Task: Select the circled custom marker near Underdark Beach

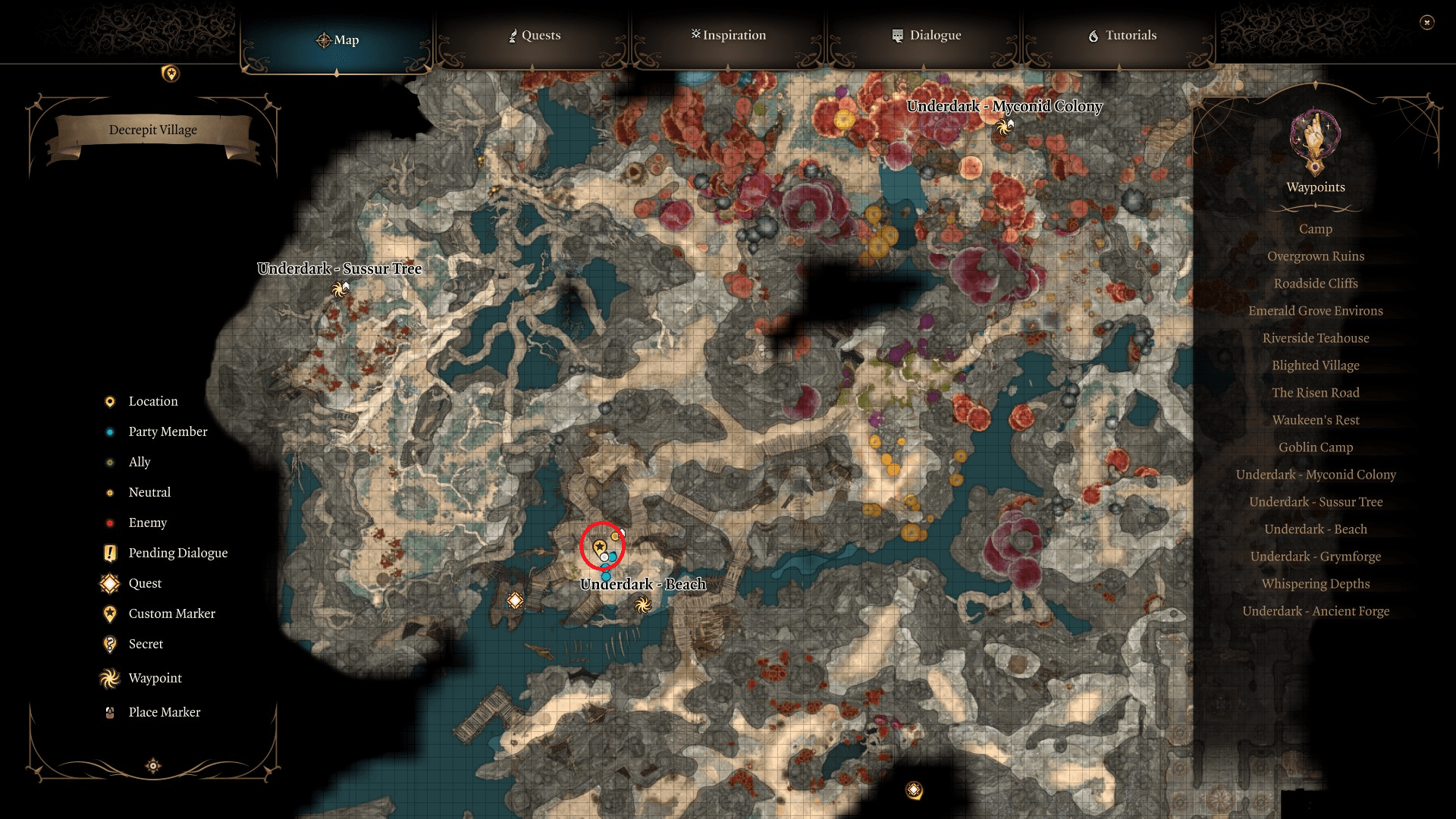Action: pos(601,545)
